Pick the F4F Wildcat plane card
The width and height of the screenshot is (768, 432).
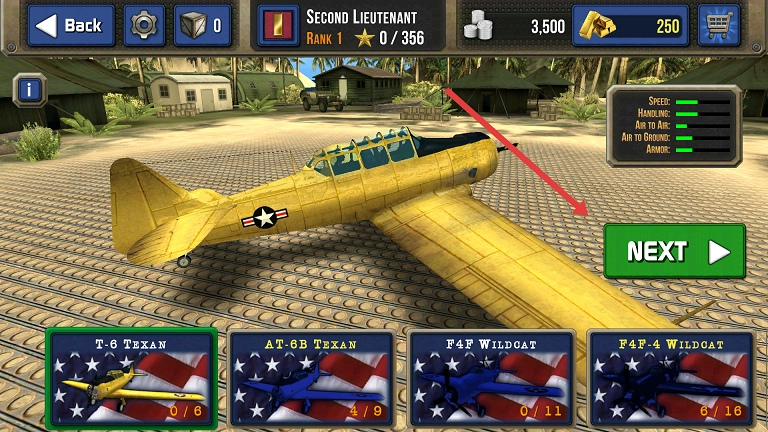pyautogui.click(x=490, y=378)
